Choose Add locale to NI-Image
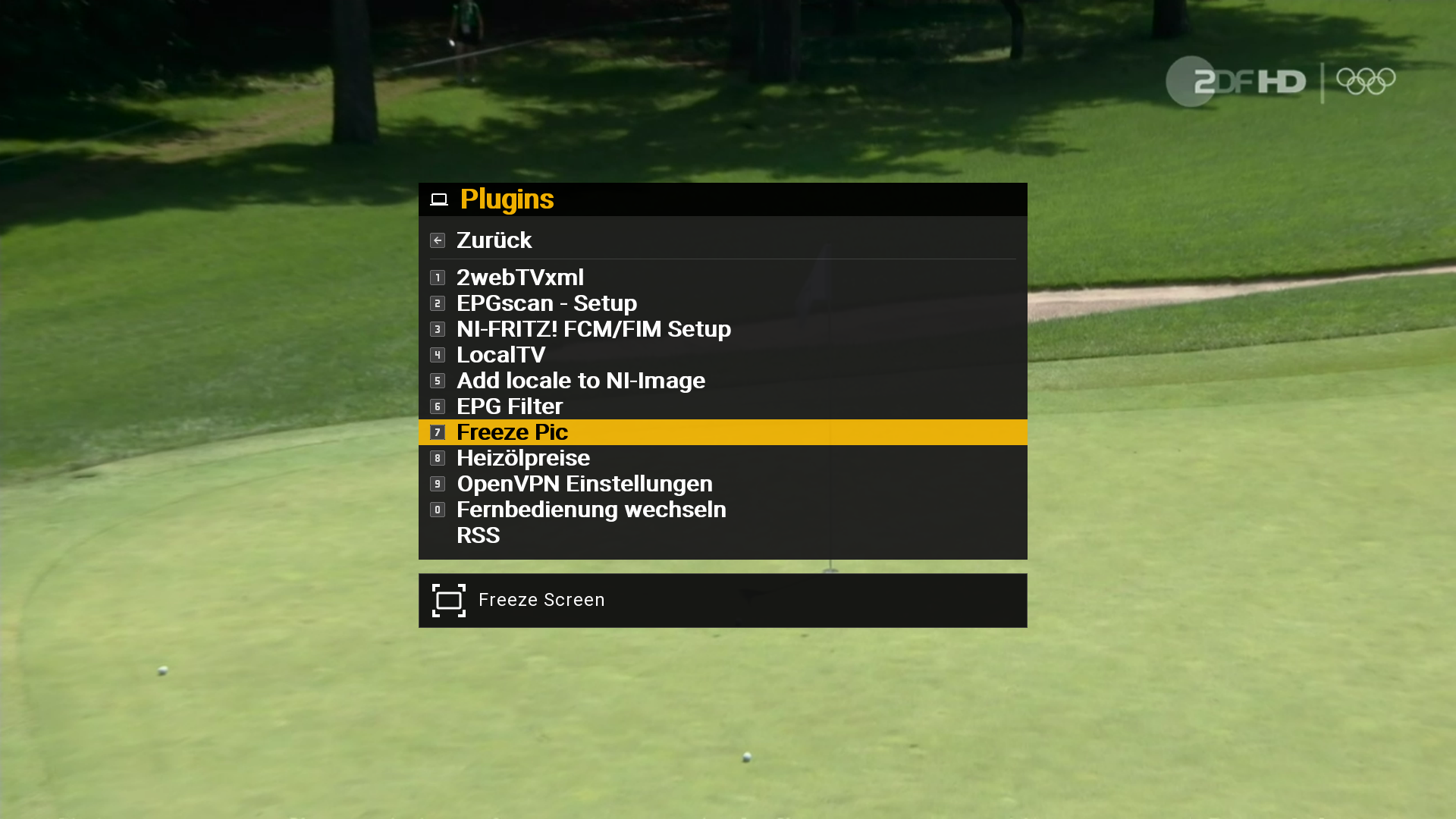1456x819 pixels. point(580,381)
